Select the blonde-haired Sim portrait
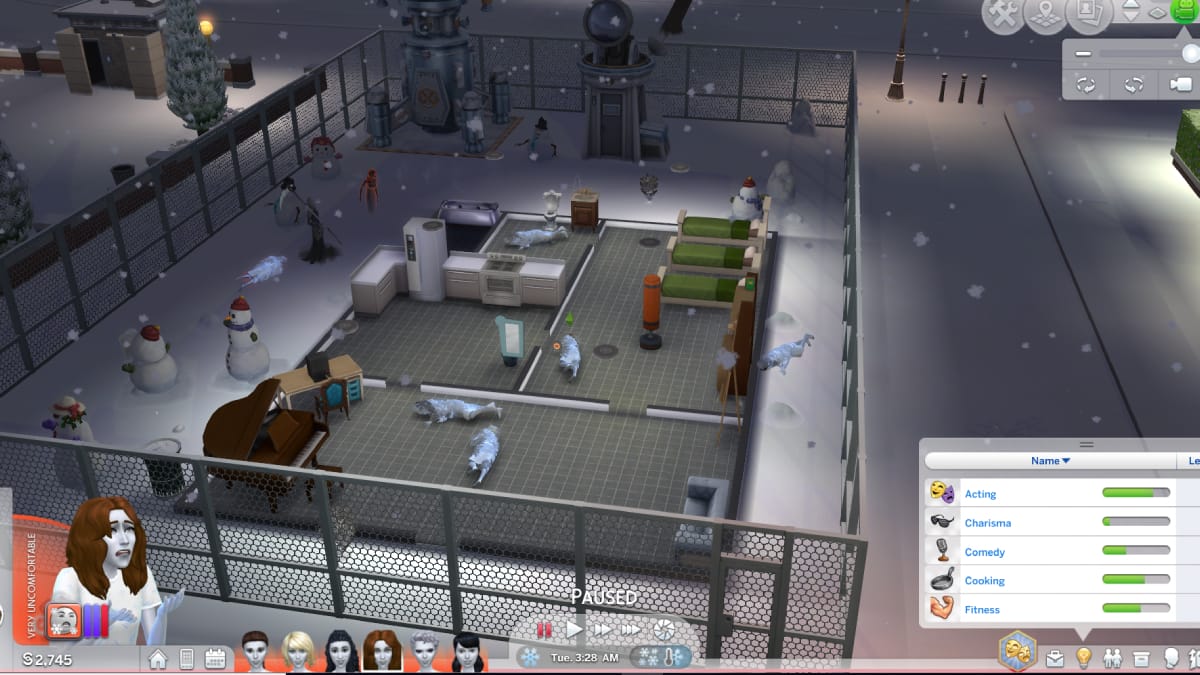The width and height of the screenshot is (1200, 675). click(x=298, y=651)
